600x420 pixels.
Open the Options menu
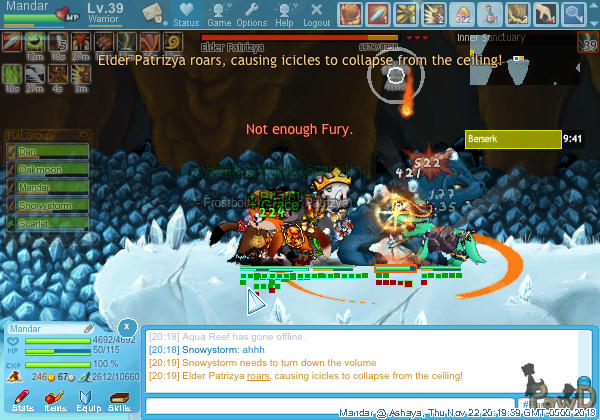coord(251,14)
